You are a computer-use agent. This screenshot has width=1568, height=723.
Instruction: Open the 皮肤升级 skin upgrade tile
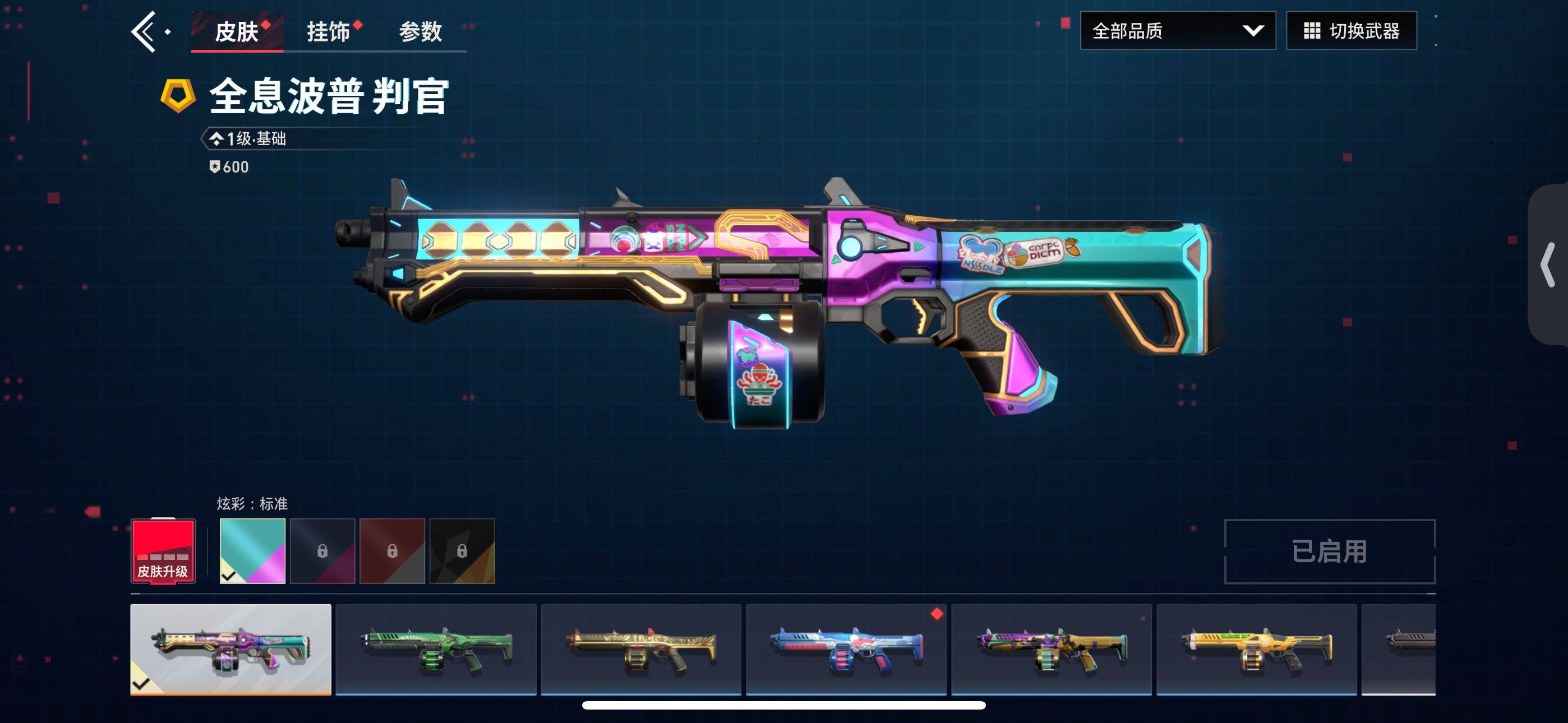[x=163, y=551]
